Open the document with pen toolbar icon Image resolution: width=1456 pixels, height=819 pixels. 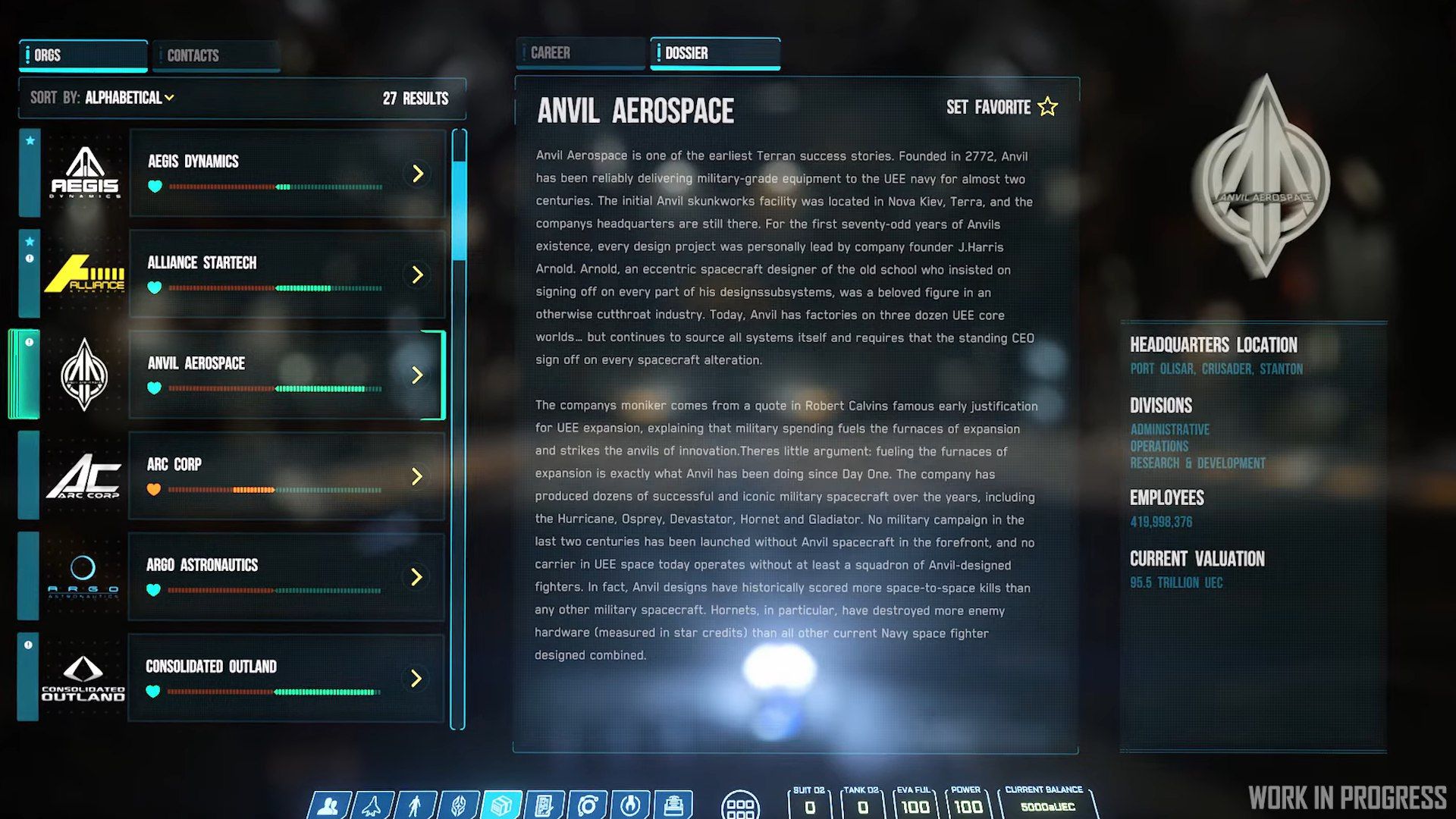coord(544,805)
